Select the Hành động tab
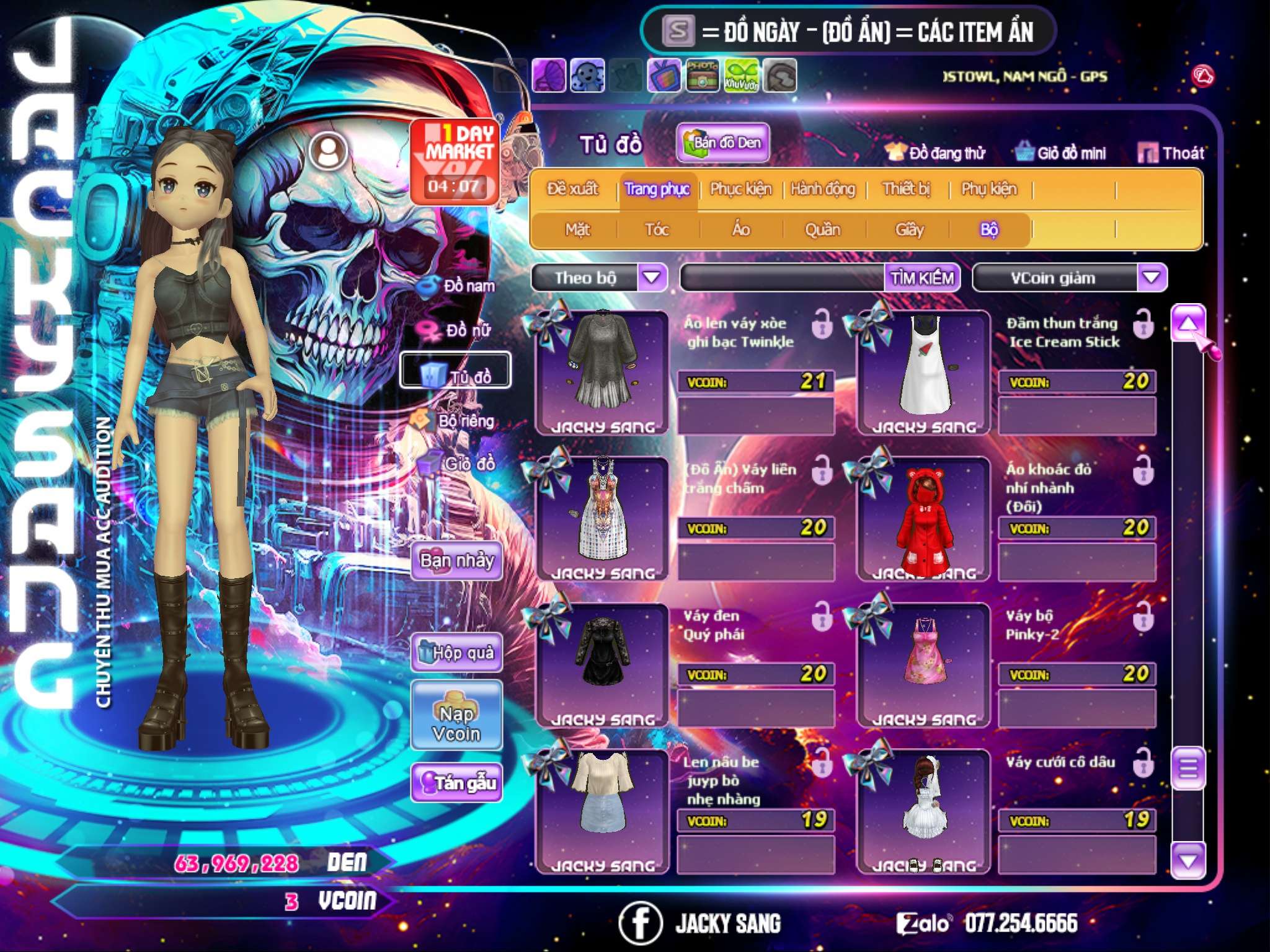1270x952 pixels. click(822, 189)
